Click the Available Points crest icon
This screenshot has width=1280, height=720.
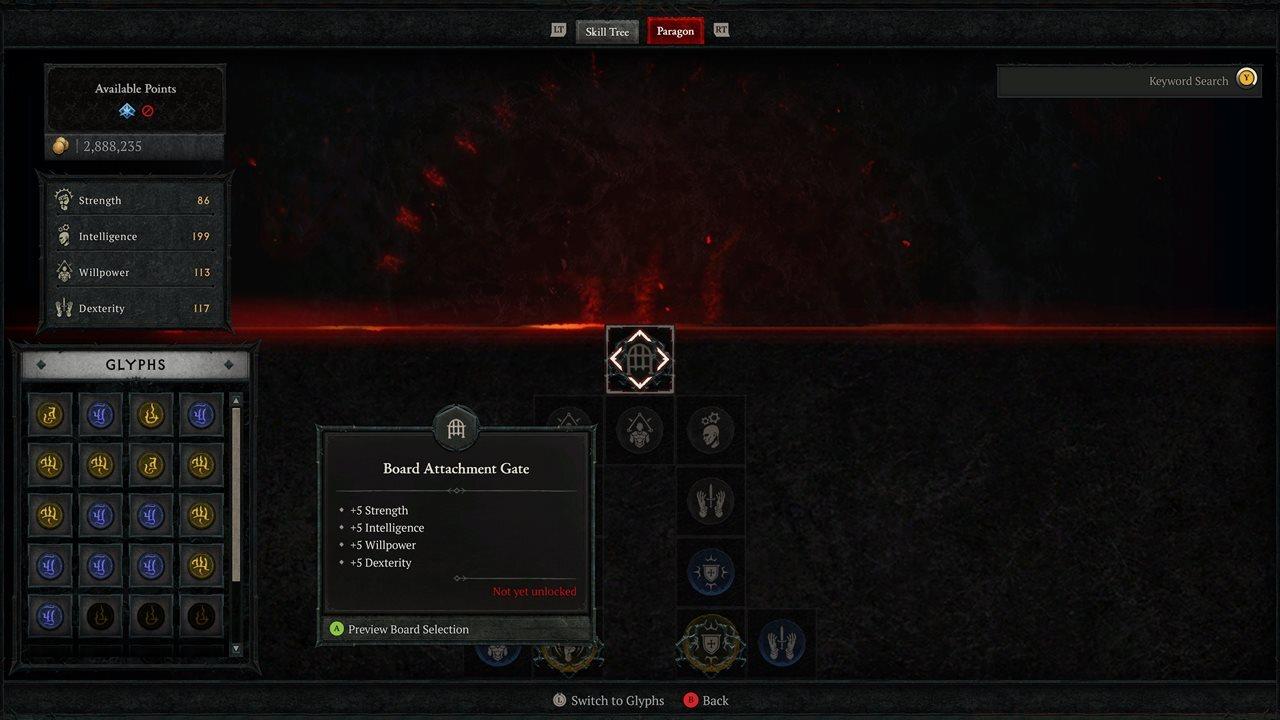point(127,111)
